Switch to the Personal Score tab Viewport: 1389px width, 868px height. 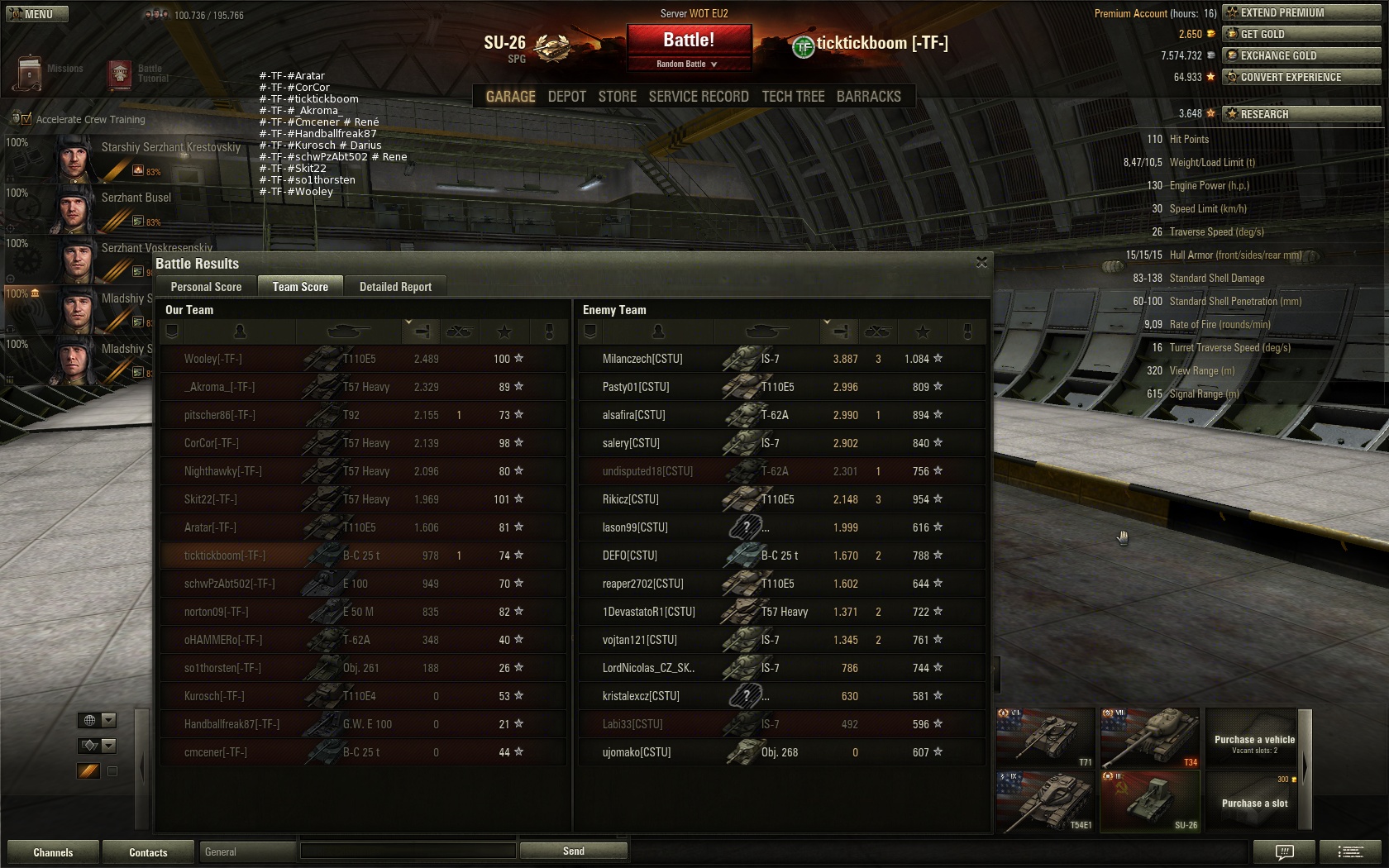(x=206, y=287)
